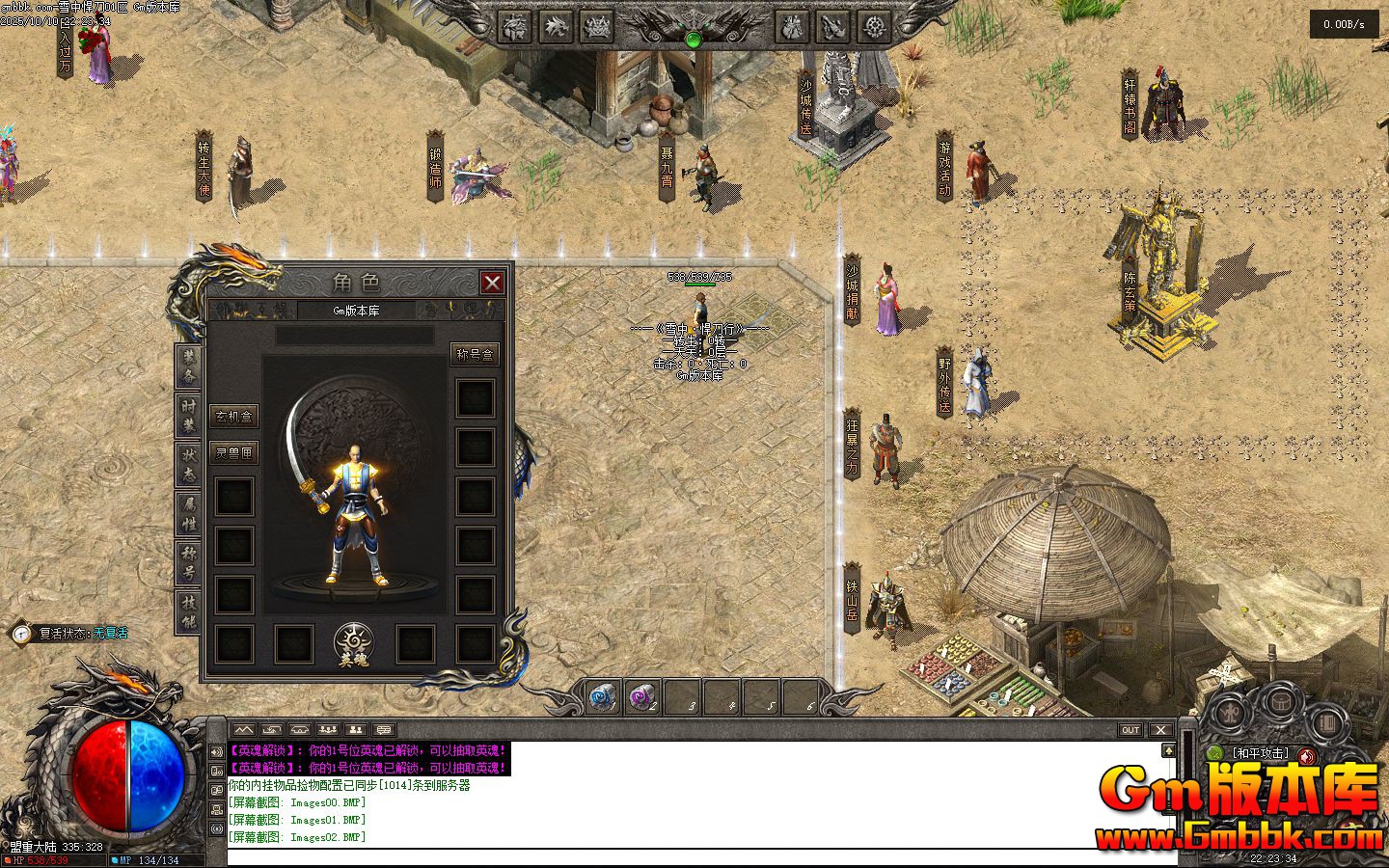The width and height of the screenshot is (1389, 868).
Task: Open the 称号盒 title box
Action: pyautogui.click(x=475, y=355)
